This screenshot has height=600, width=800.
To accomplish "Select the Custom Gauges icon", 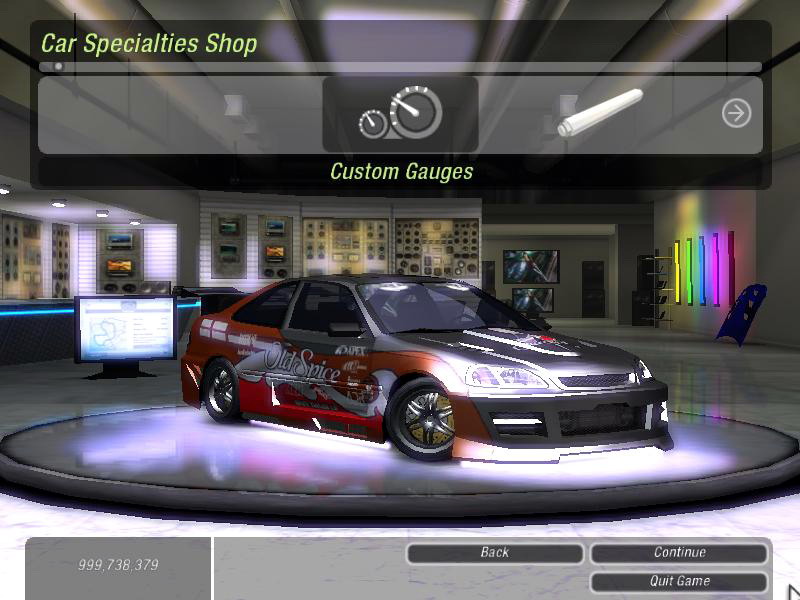I will pos(400,115).
